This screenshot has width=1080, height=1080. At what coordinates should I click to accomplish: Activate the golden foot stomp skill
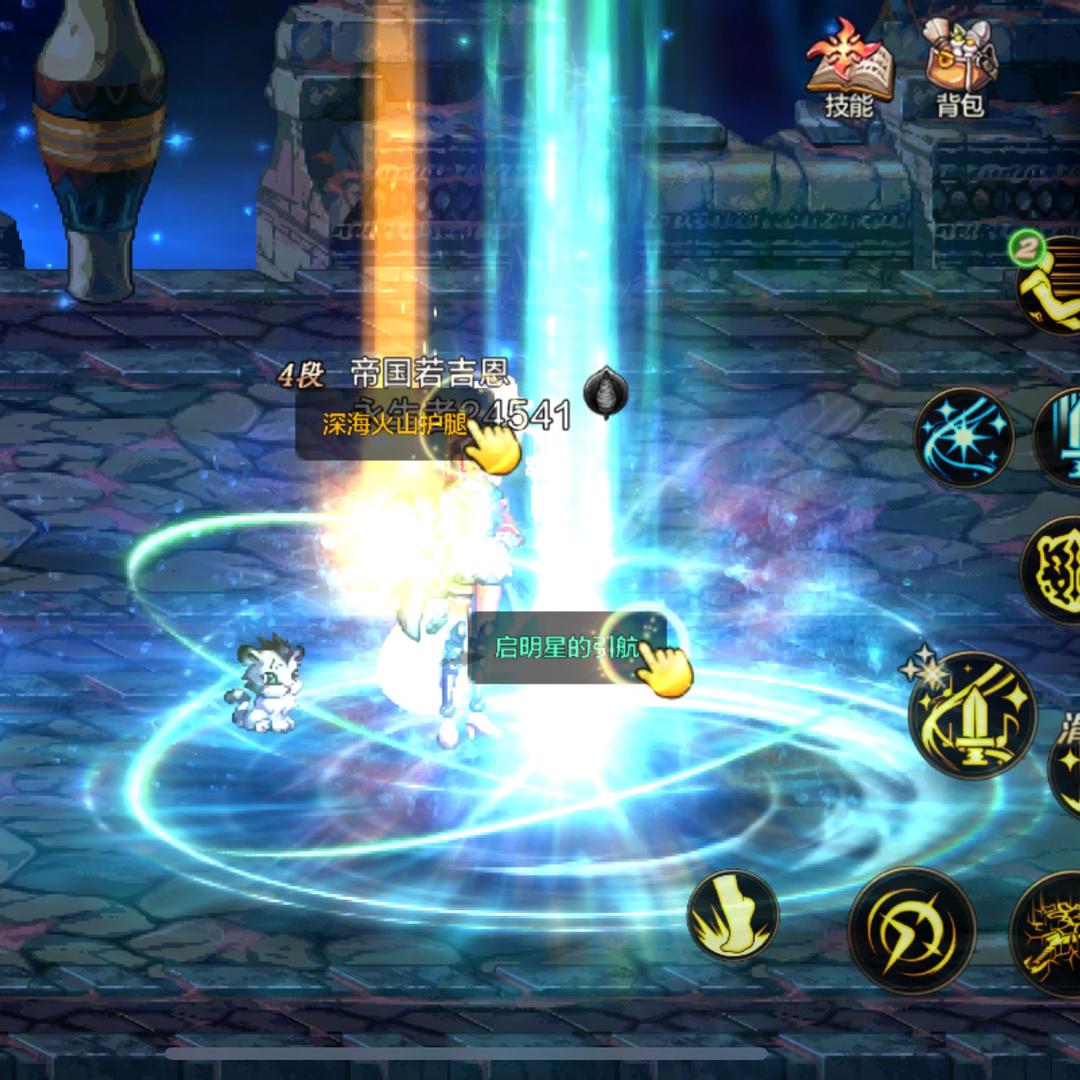[x=733, y=915]
